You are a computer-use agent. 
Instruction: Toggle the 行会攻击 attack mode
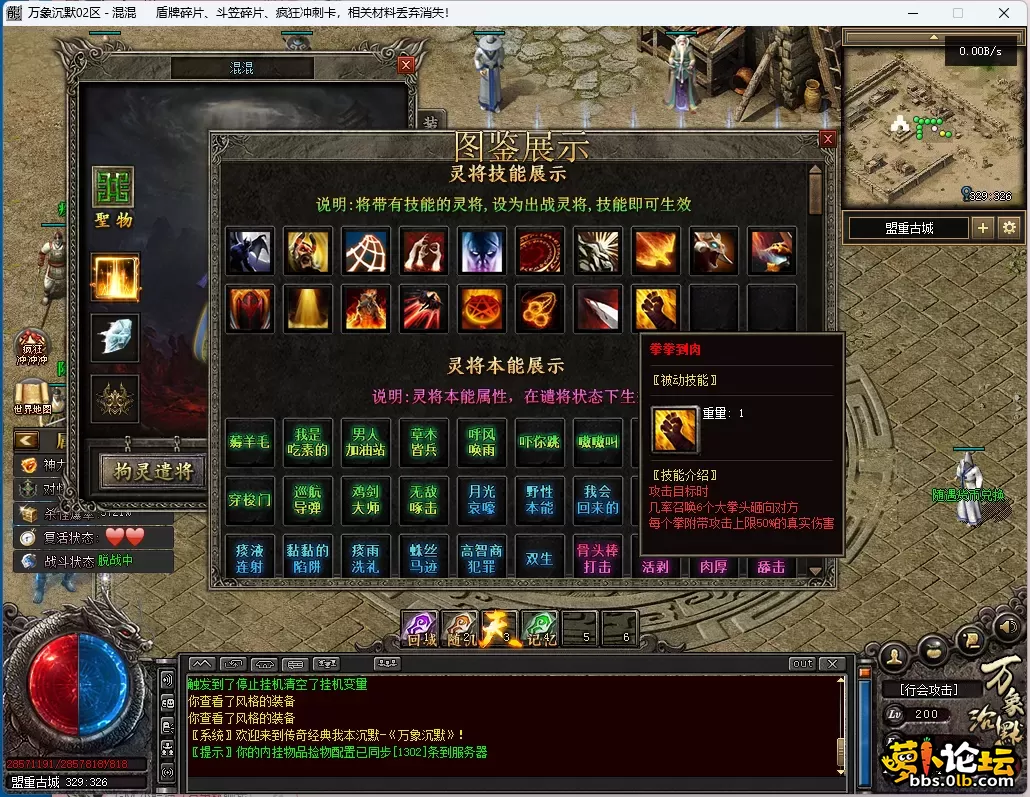click(927, 690)
